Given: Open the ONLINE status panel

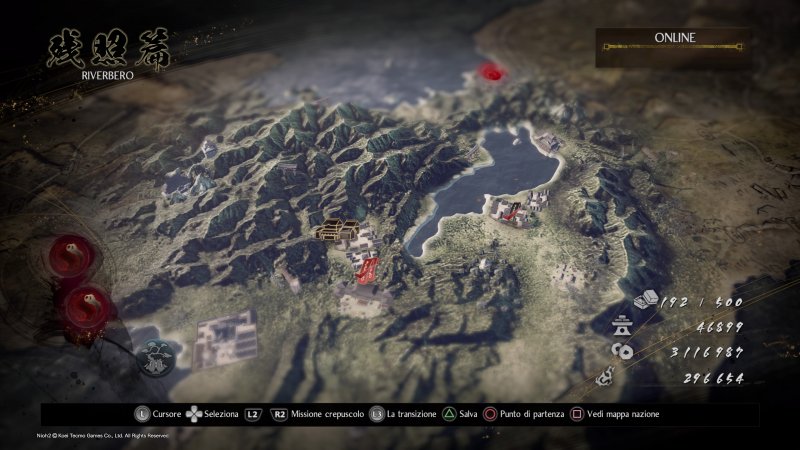Looking at the screenshot, I should pos(675,46).
